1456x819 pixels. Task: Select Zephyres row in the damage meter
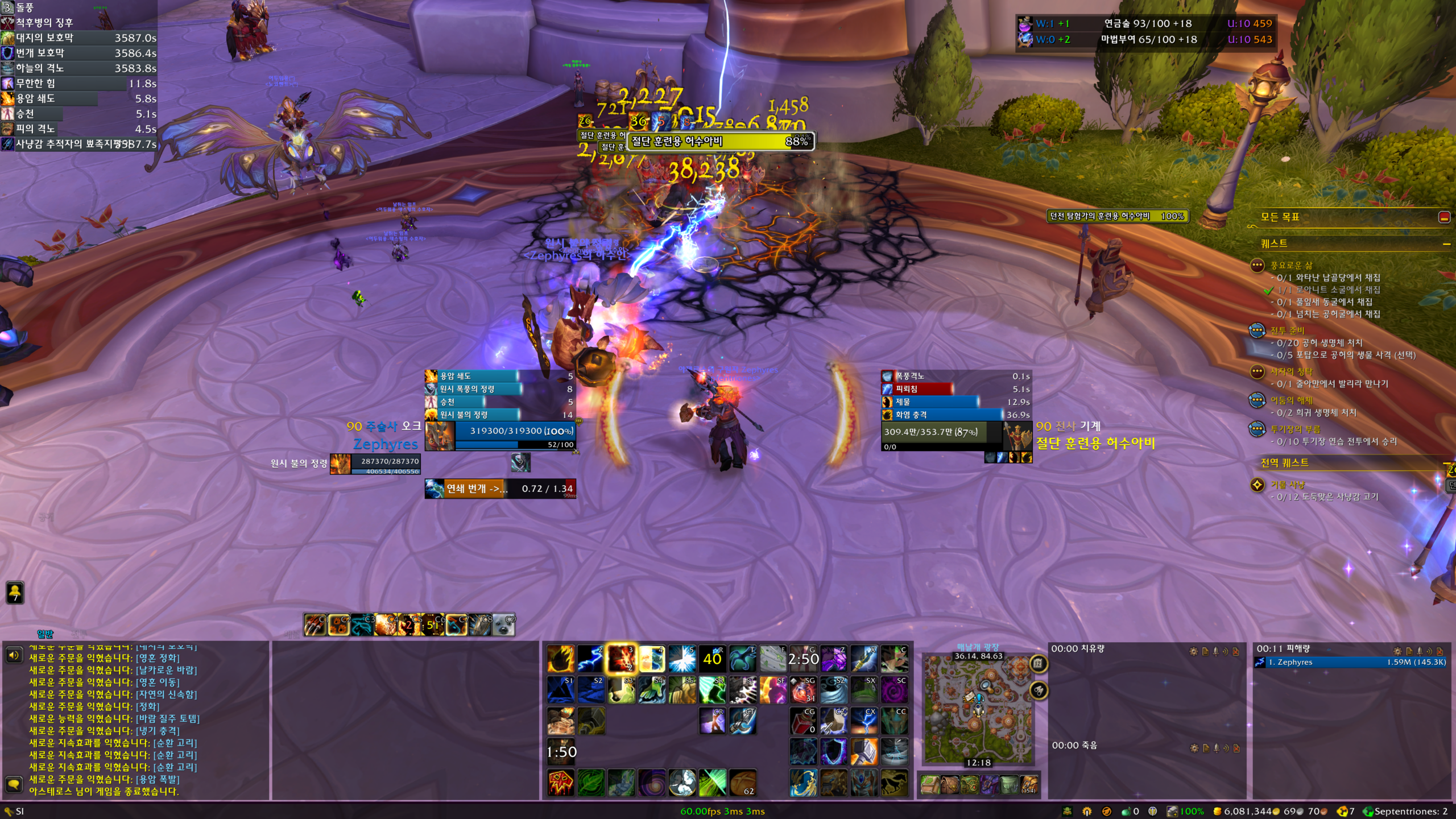coord(1351,662)
